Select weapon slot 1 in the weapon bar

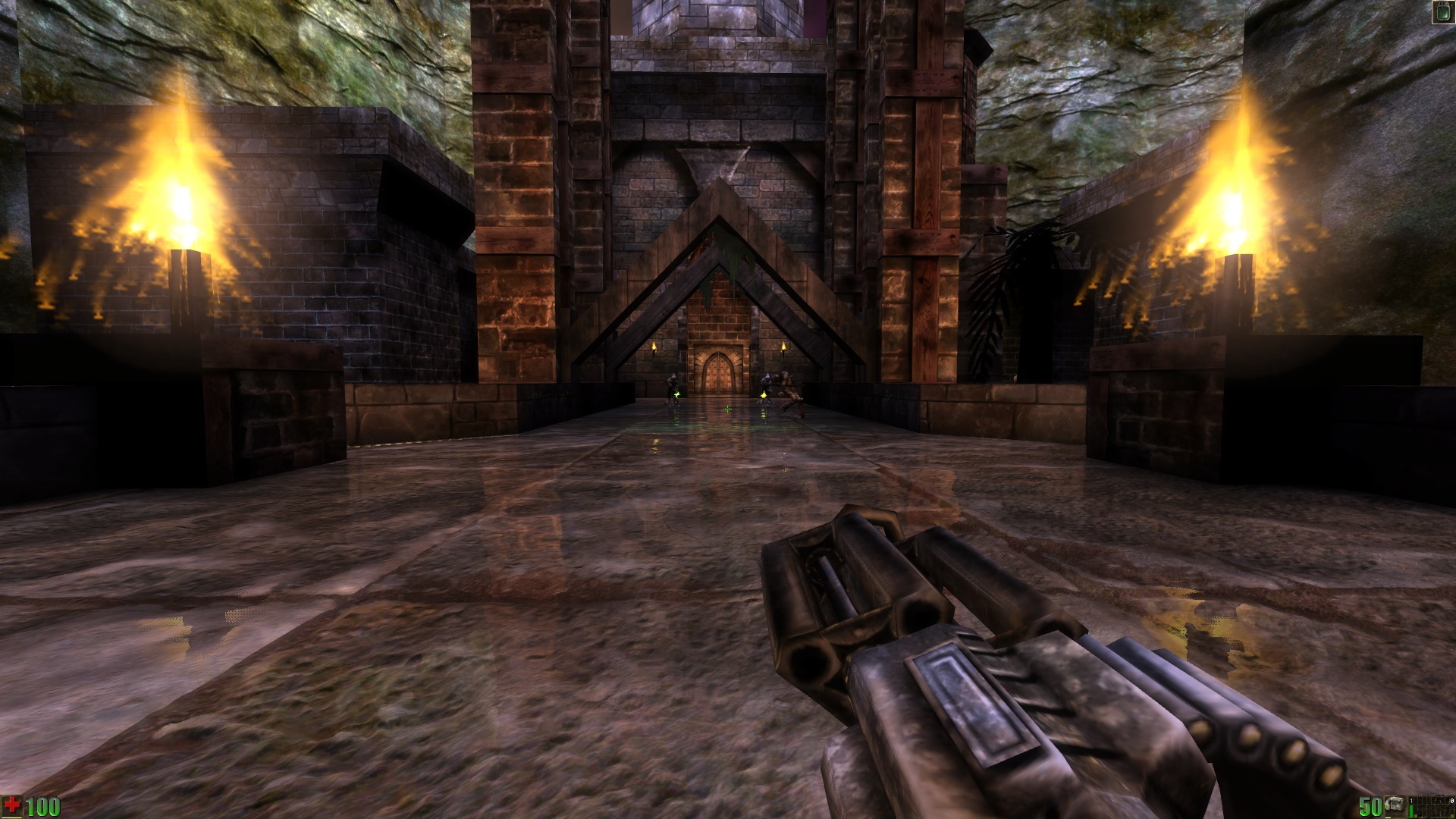pos(1411,807)
